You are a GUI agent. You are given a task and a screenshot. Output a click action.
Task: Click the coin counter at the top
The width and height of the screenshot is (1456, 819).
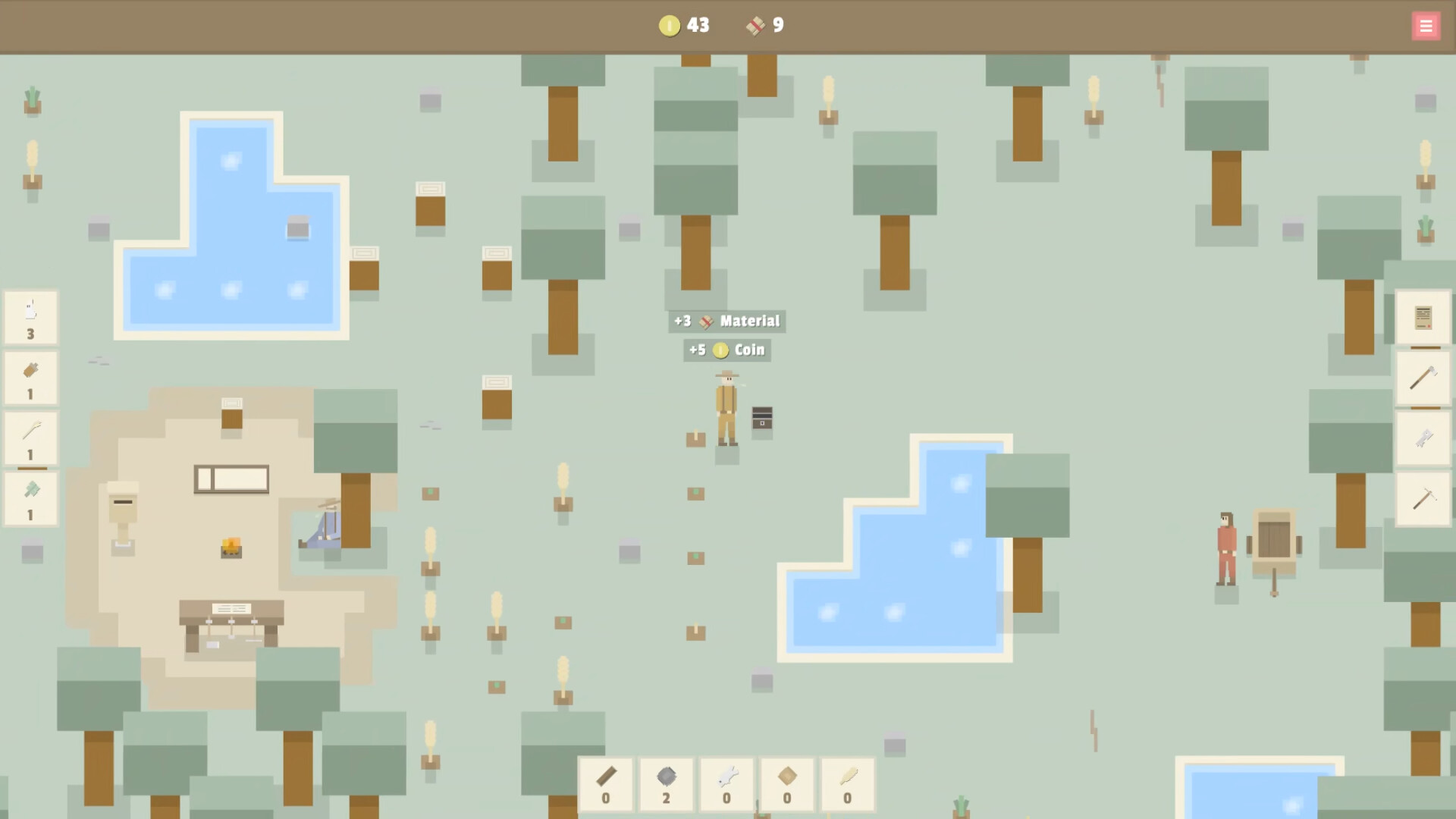(x=682, y=25)
